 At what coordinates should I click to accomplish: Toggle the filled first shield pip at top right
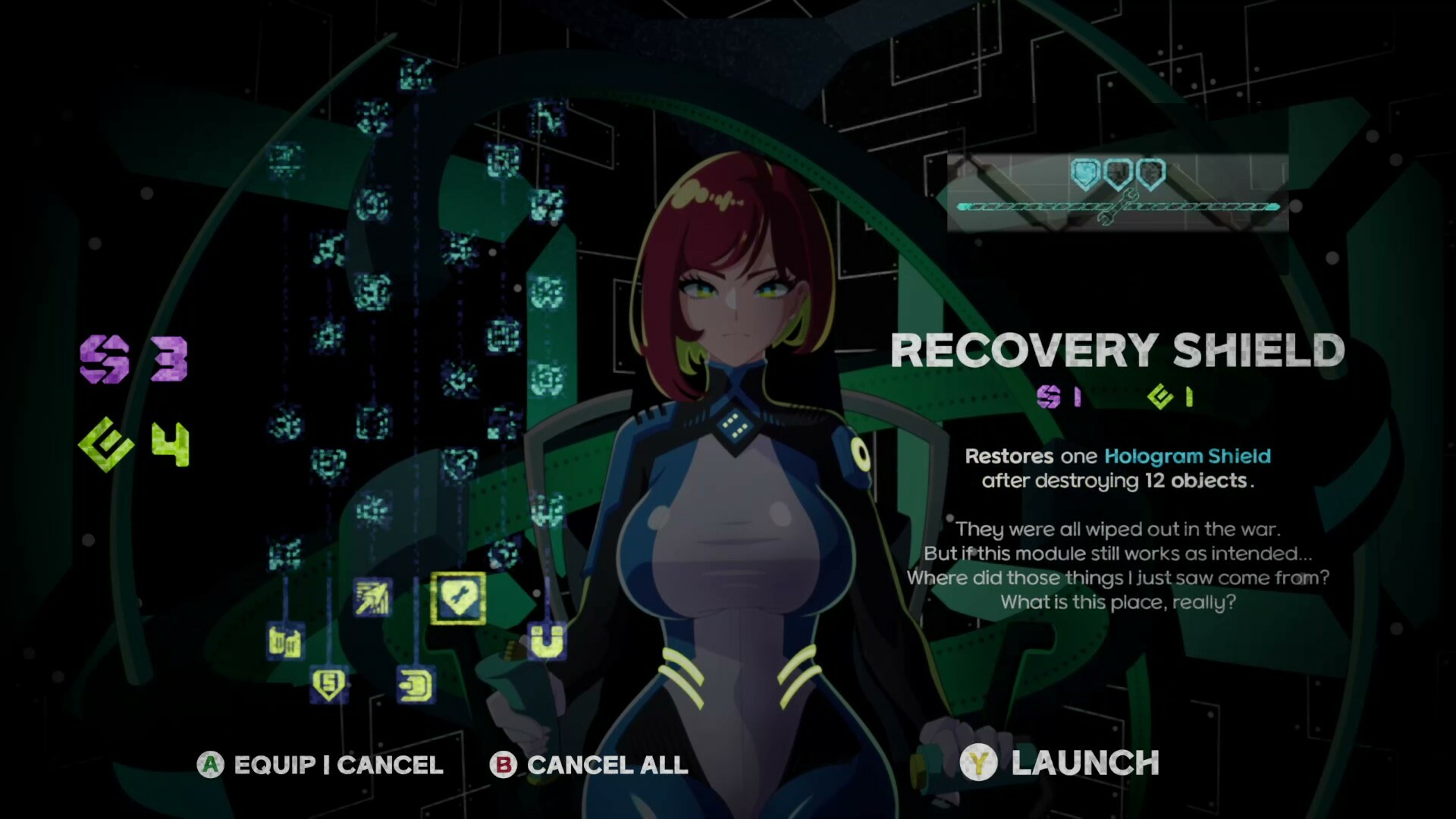[x=1087, y=172]
